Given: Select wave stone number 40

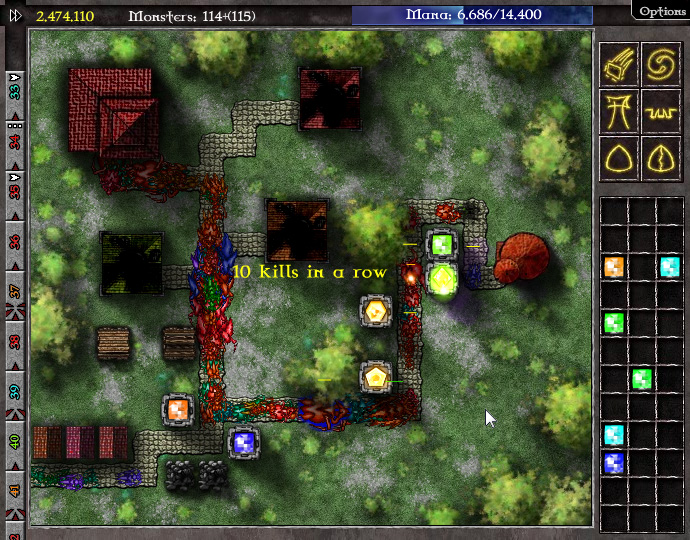Looking at the screenshot, I should [15, 441].
